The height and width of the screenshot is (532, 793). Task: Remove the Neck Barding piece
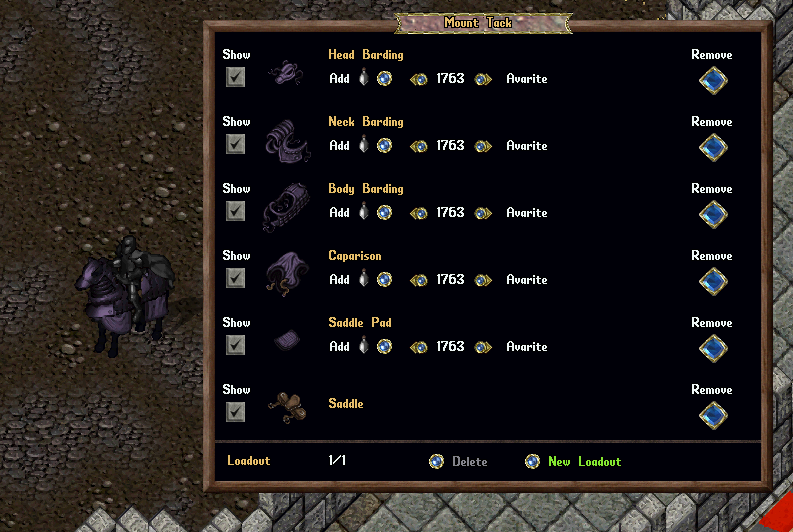coord(712,148)
